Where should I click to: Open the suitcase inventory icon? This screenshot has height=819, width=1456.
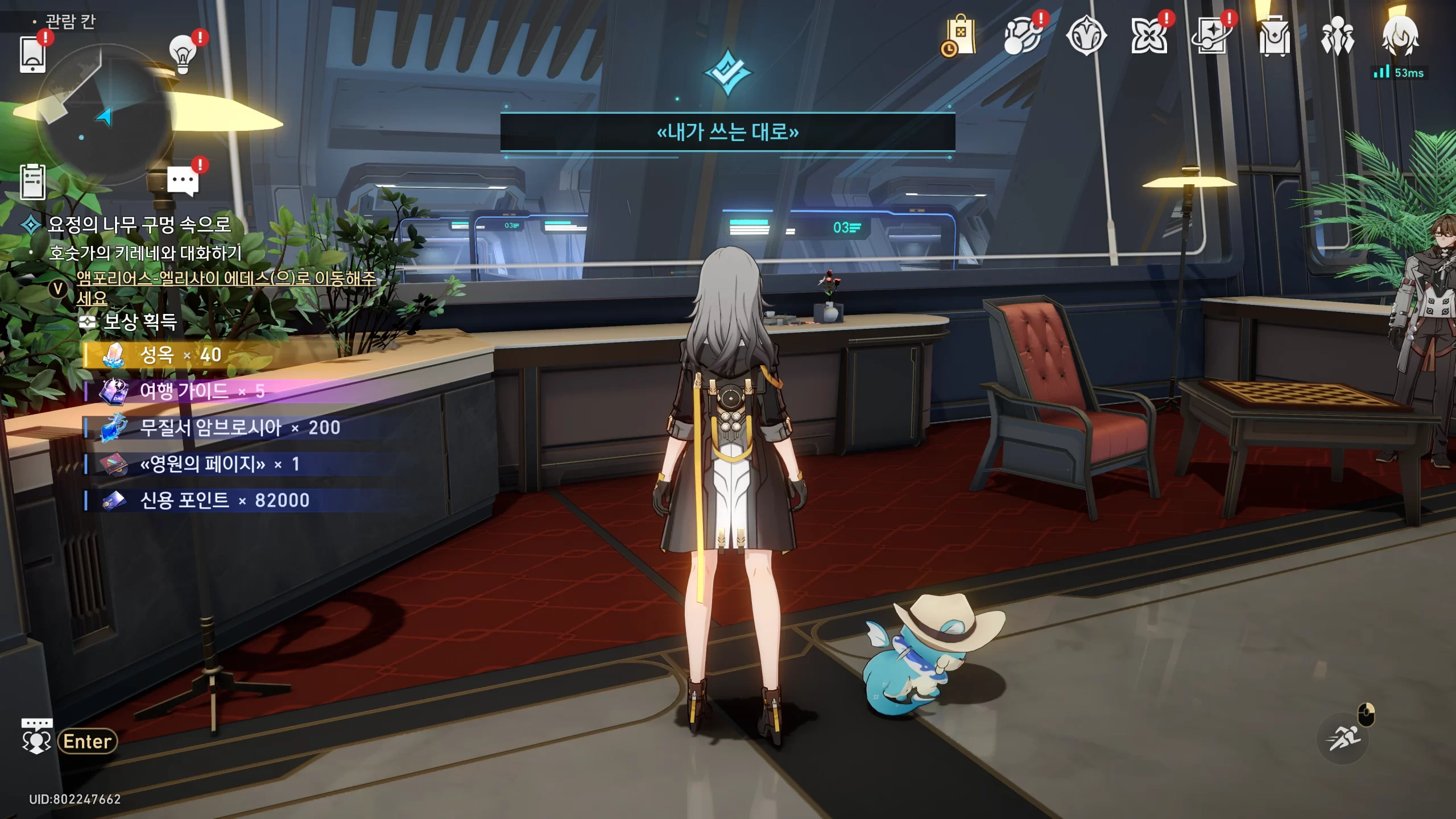pos(1275,36)
